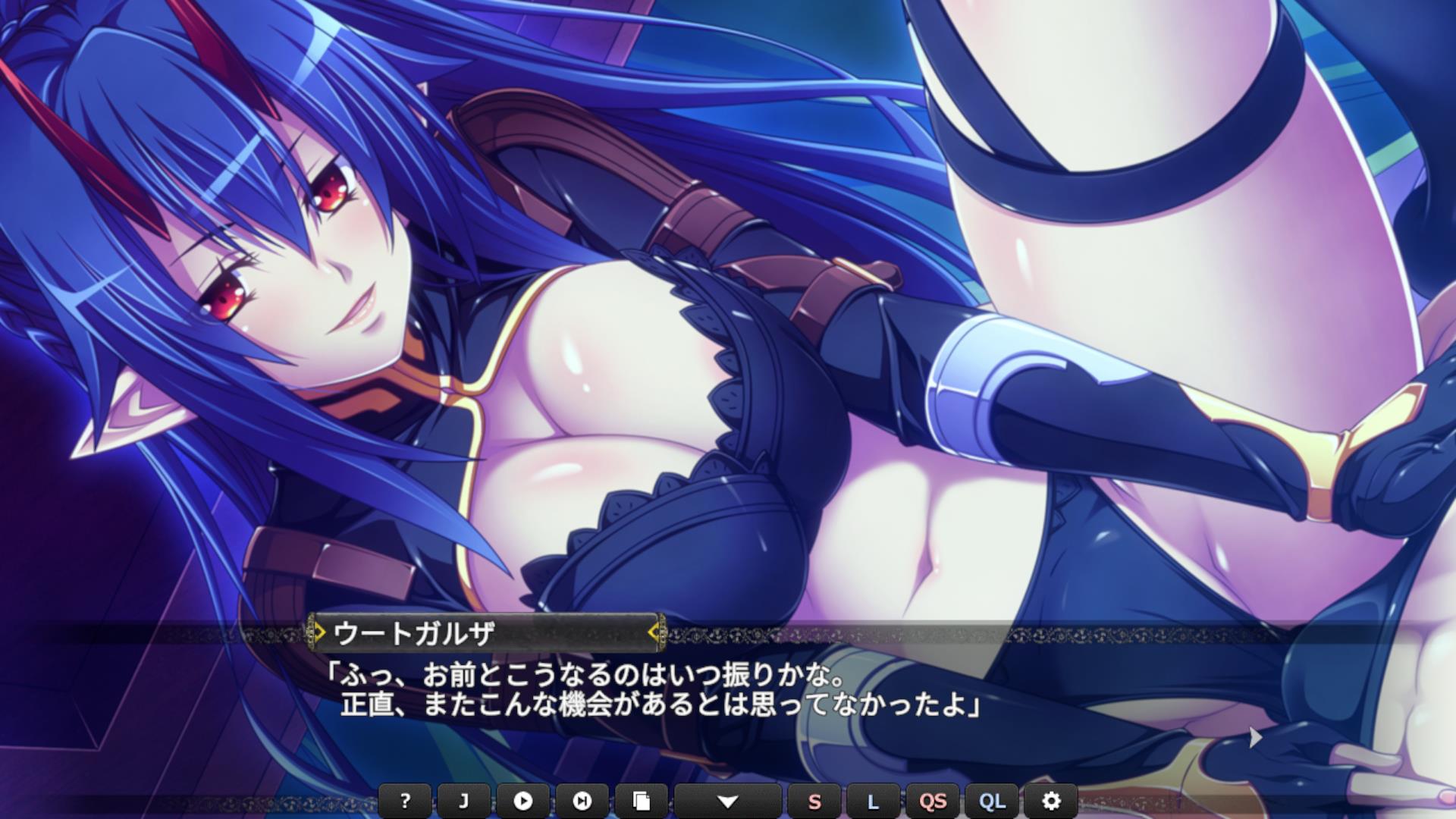The width and height of the screenshot is (1456, 819).
Task: Open settings via the gear icon
Action: pyautogui.click(x=1051, y=801)
